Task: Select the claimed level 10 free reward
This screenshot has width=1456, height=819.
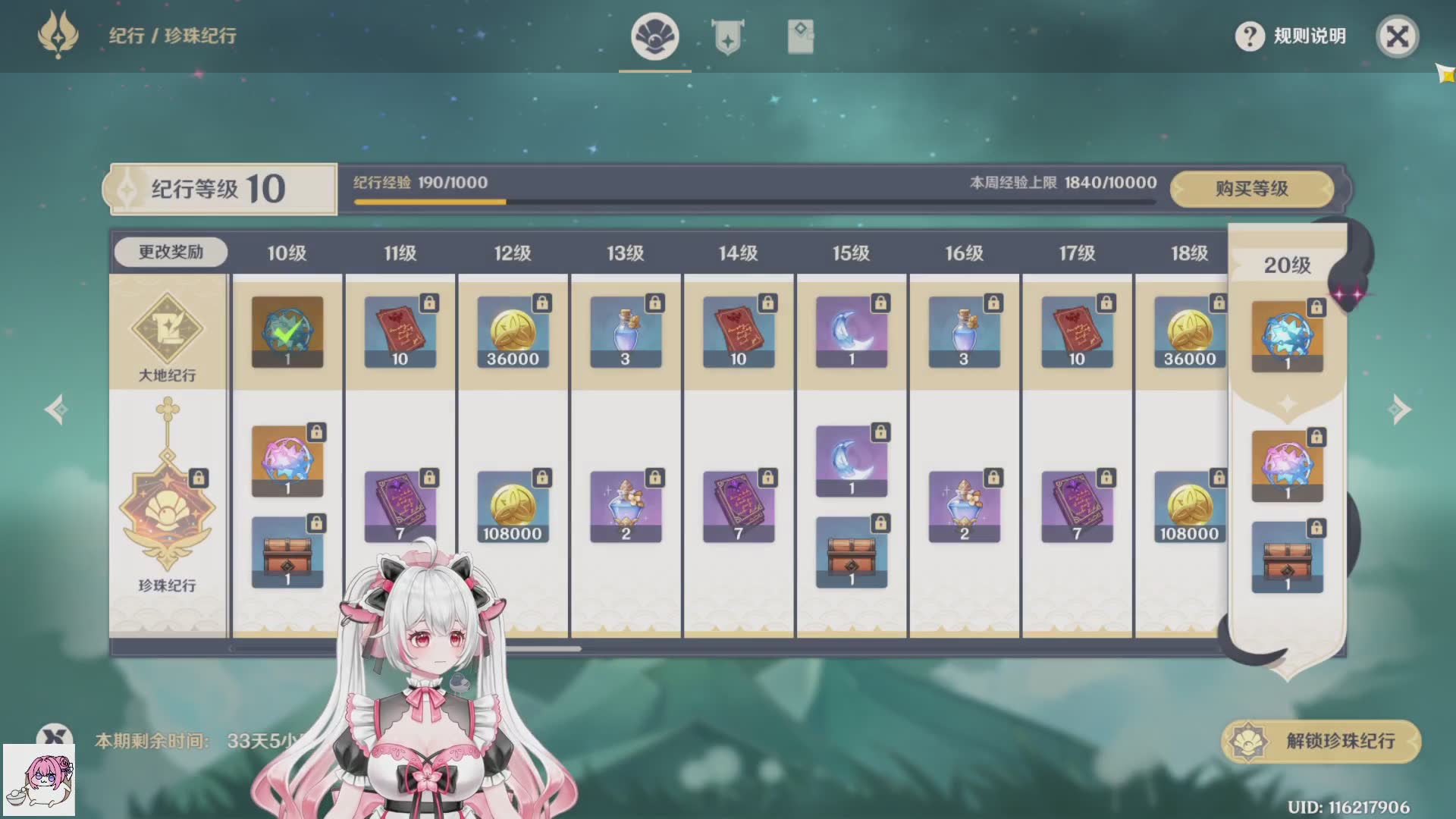Action: (x=287, y=332)
